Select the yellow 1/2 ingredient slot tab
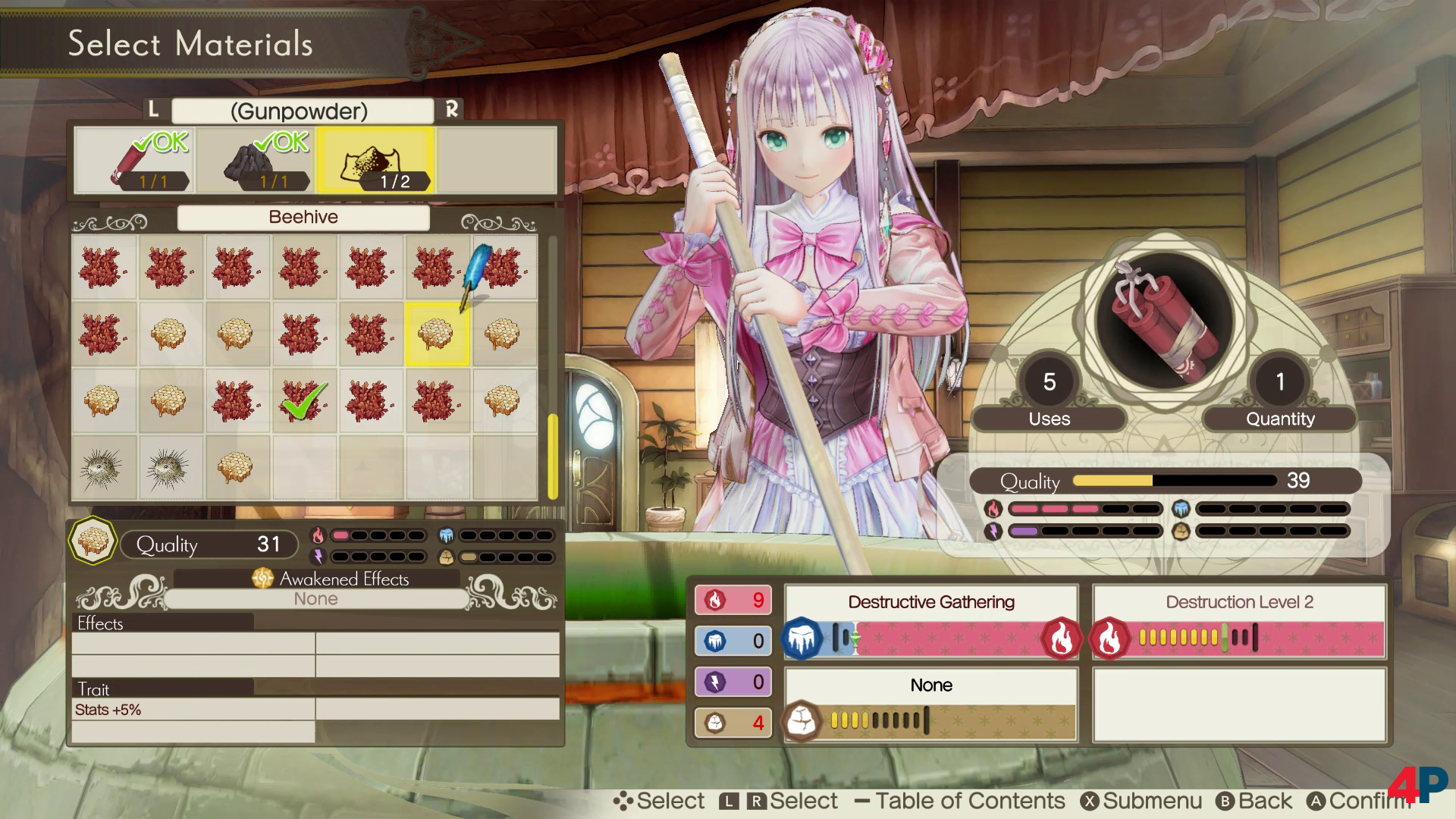The height and width of the screenshot is (819, 1456). [374, 159]
